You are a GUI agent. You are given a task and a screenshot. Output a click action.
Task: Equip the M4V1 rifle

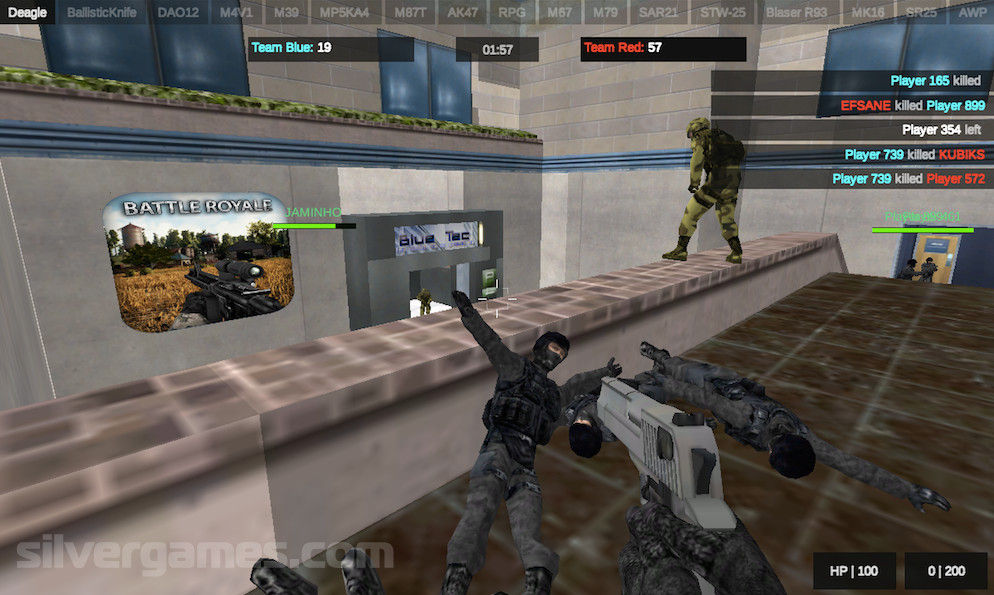coord(236,13)
